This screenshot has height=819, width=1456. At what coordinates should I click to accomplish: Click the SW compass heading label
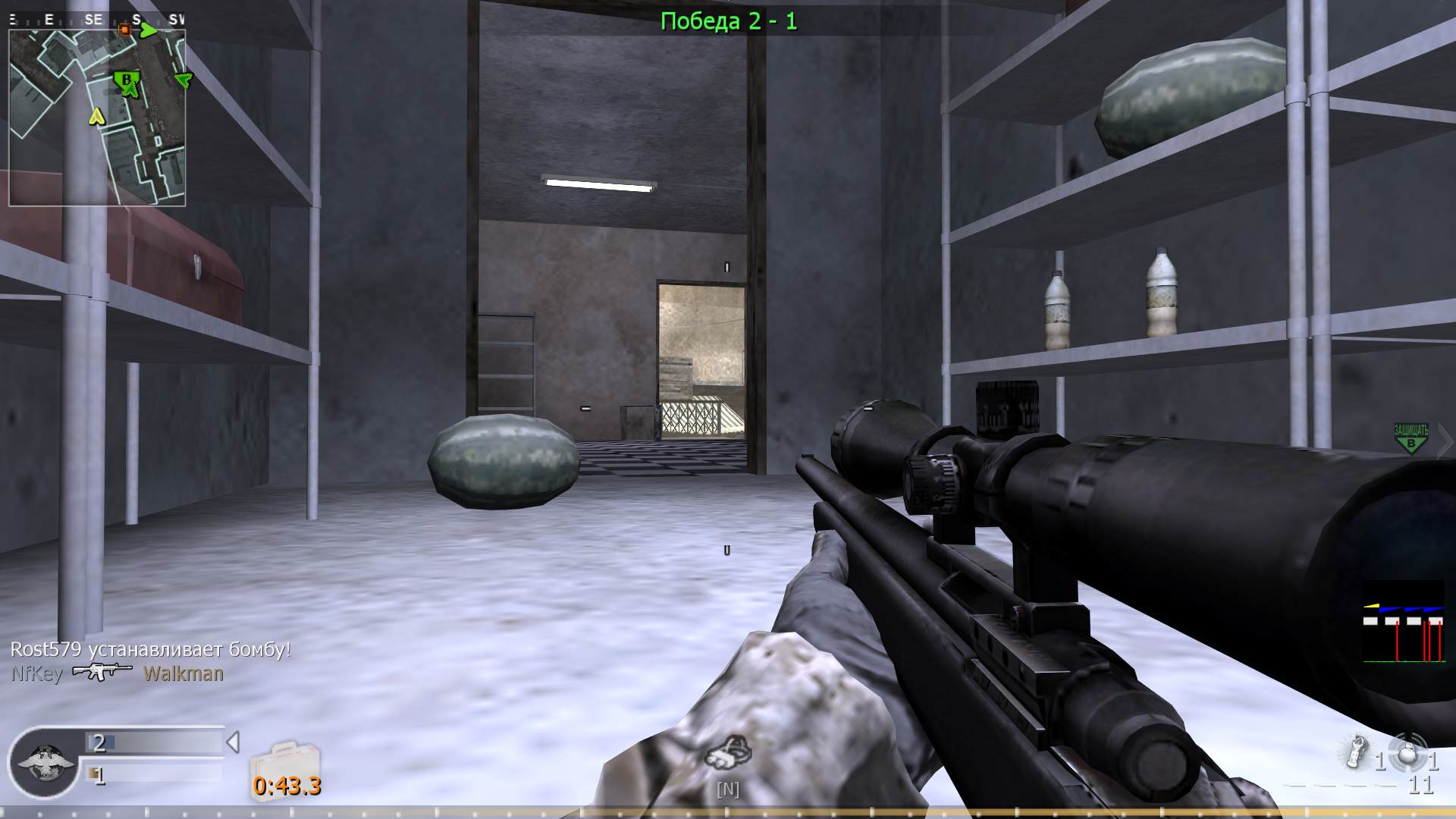tap(179, 20)
